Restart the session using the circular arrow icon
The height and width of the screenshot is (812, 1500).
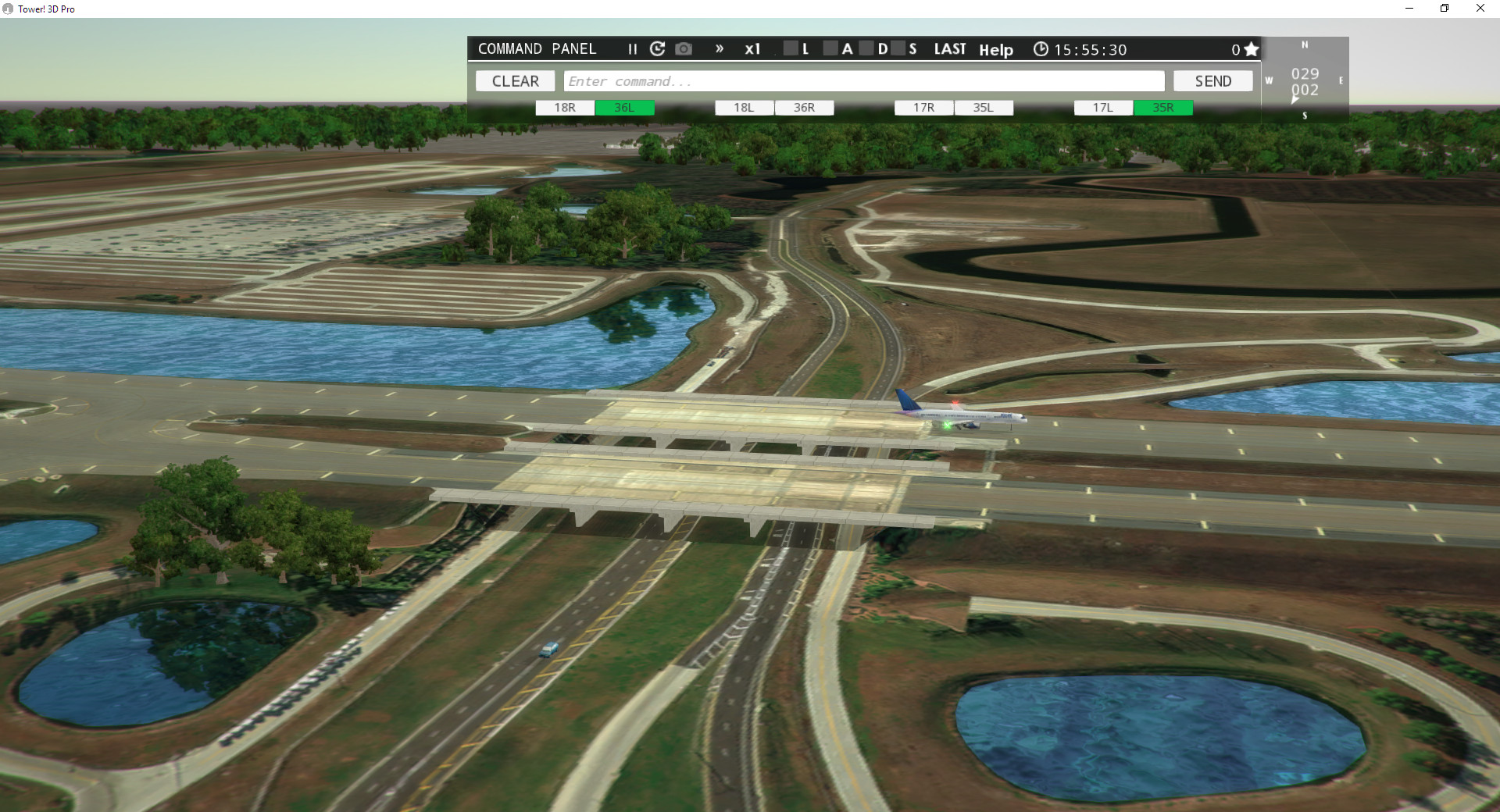point(658,48)
